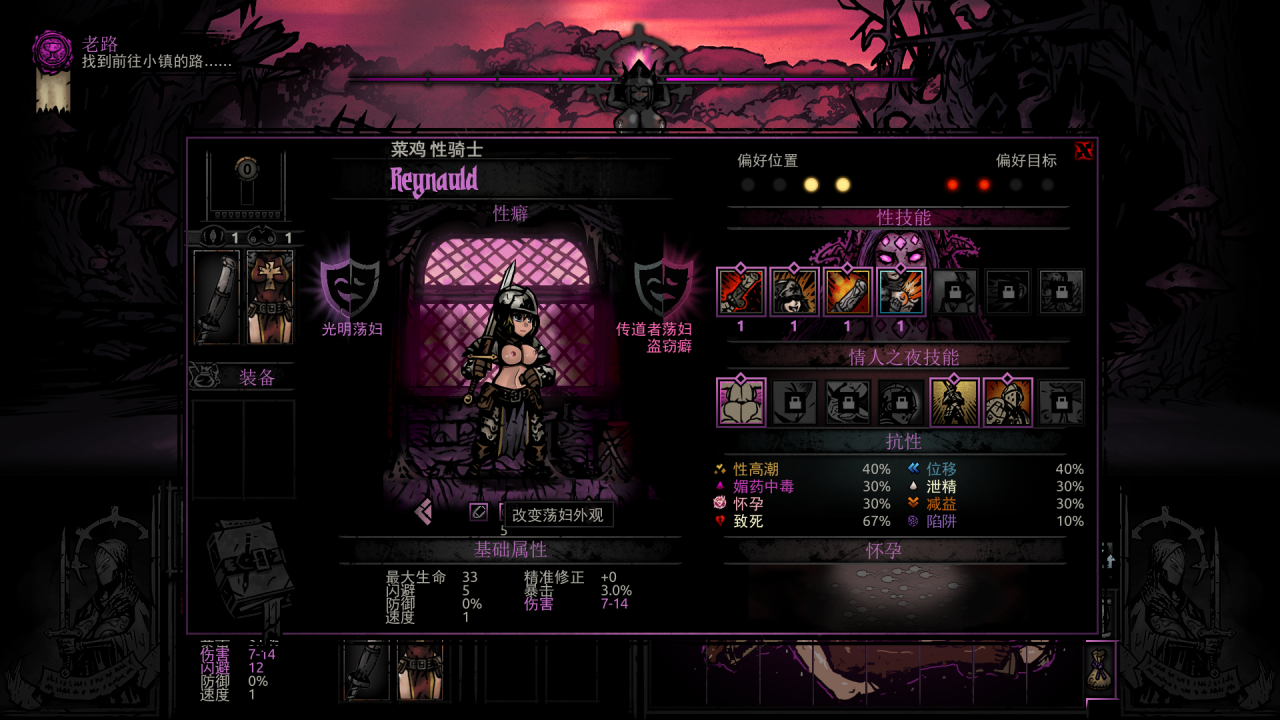
Task: Select the first red-background combat skill
Action: pos(741,292)
